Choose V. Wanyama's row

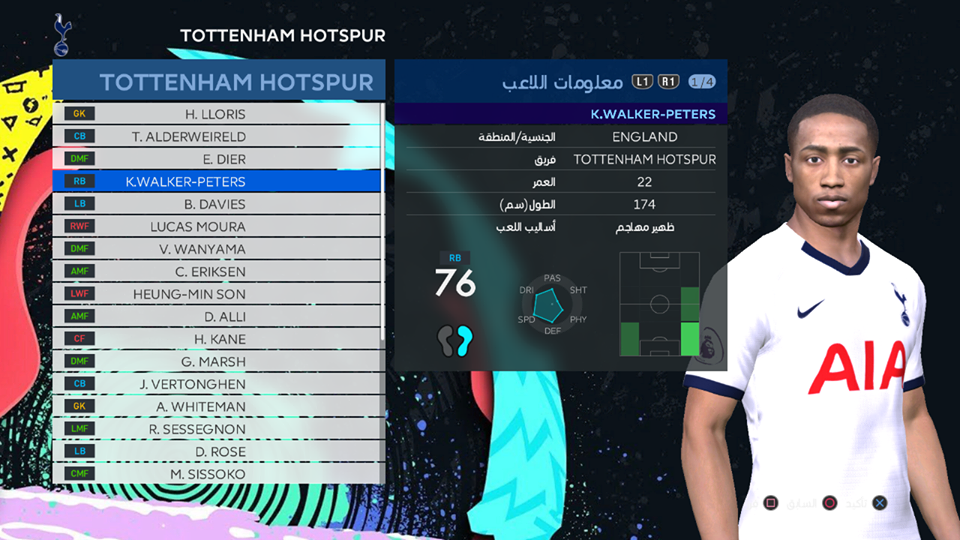click(x=215, y=249)
